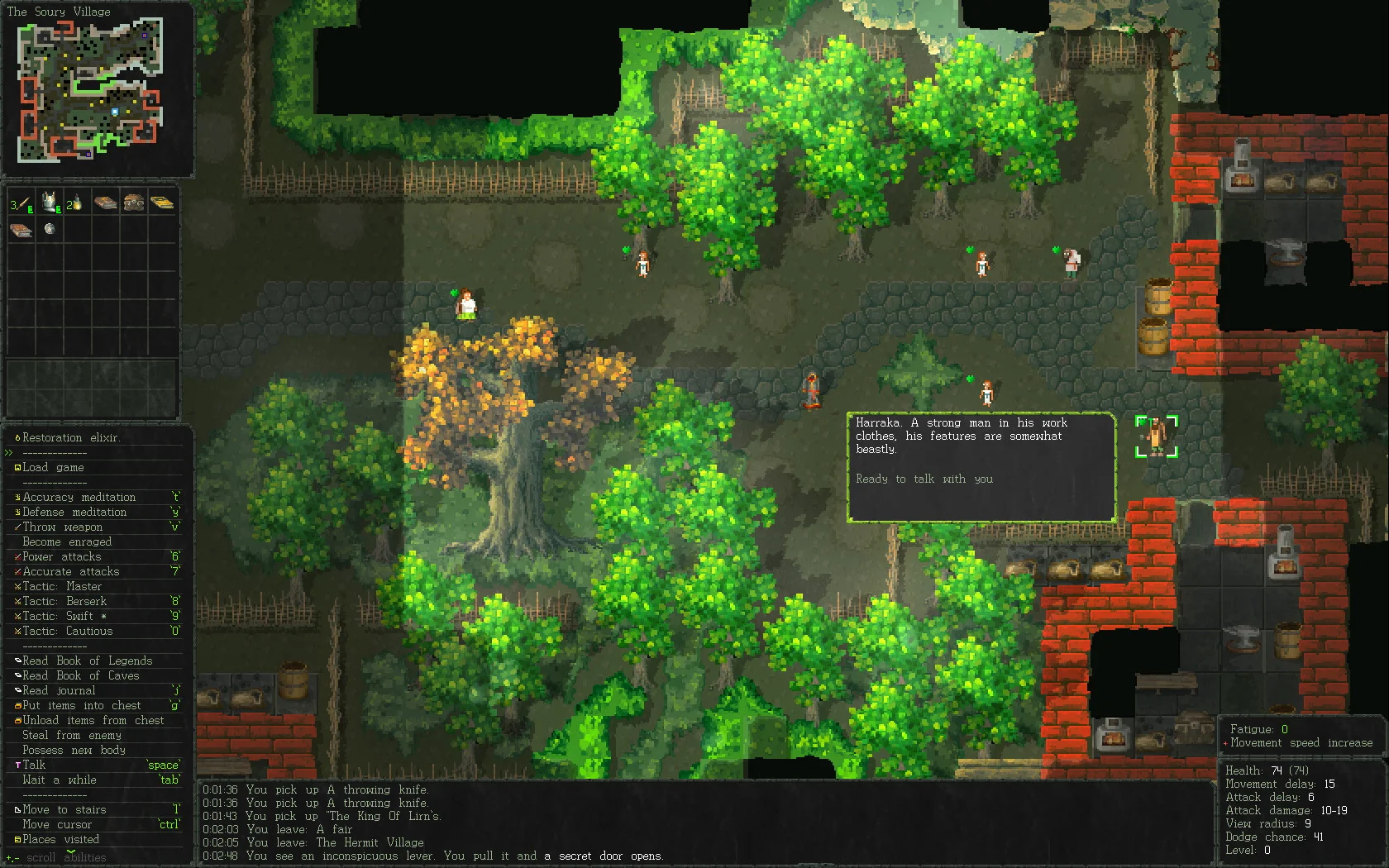1389x868 pixels.
Task: Select the Talk action
Action: [34, 765]
